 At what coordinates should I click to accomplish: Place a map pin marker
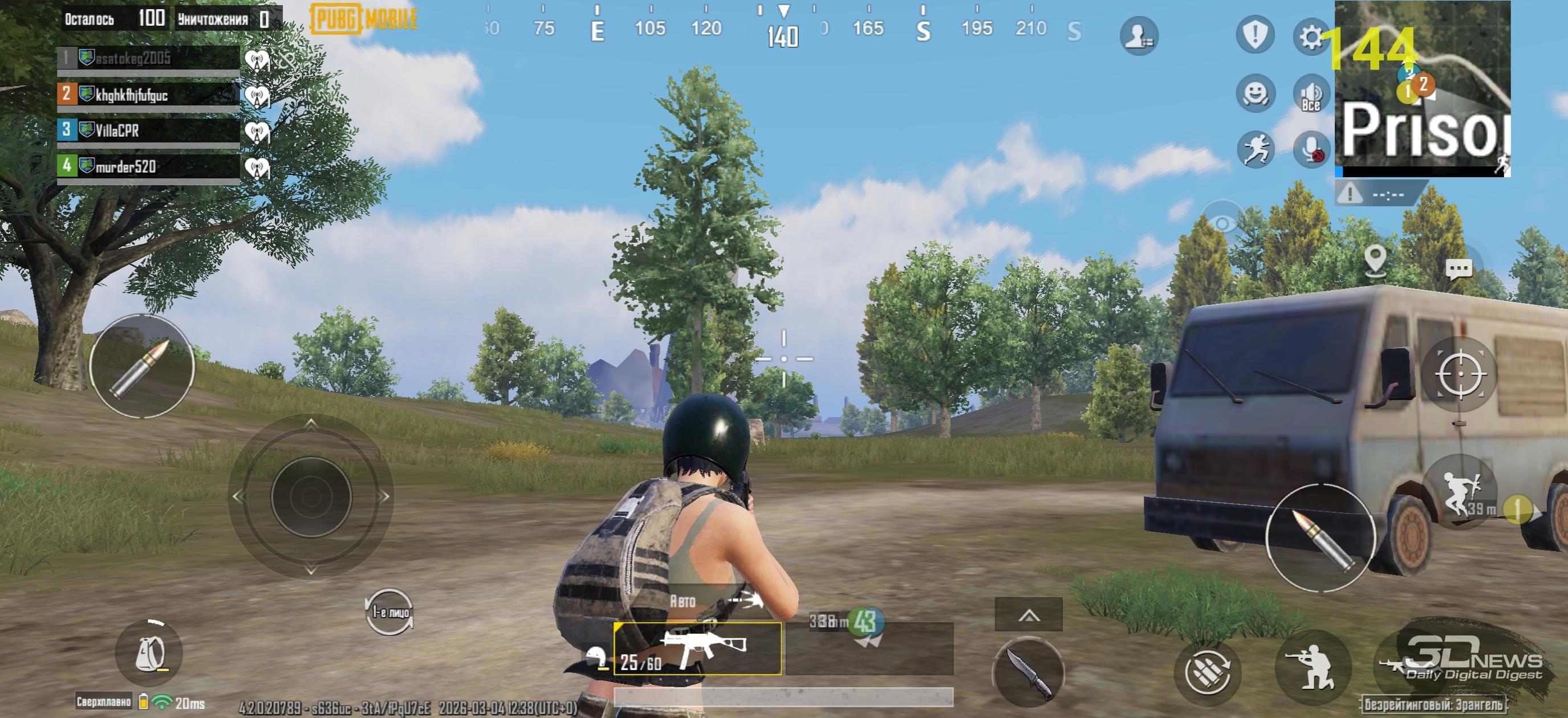[1375, 260]
